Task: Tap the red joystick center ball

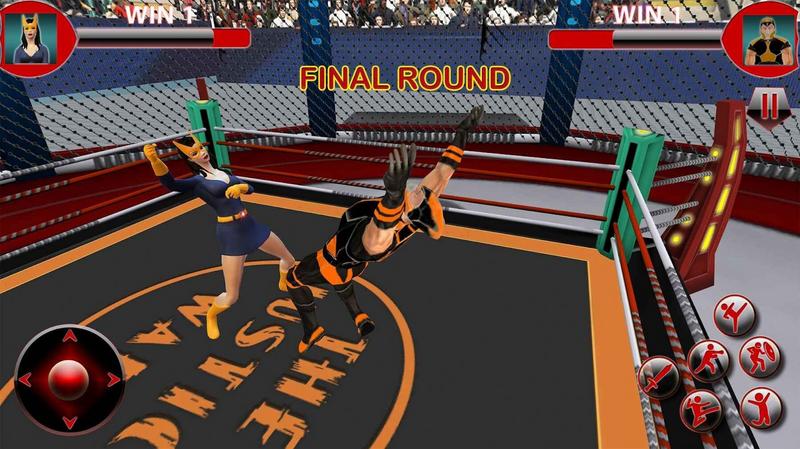Action: click(x=69, y=380)
